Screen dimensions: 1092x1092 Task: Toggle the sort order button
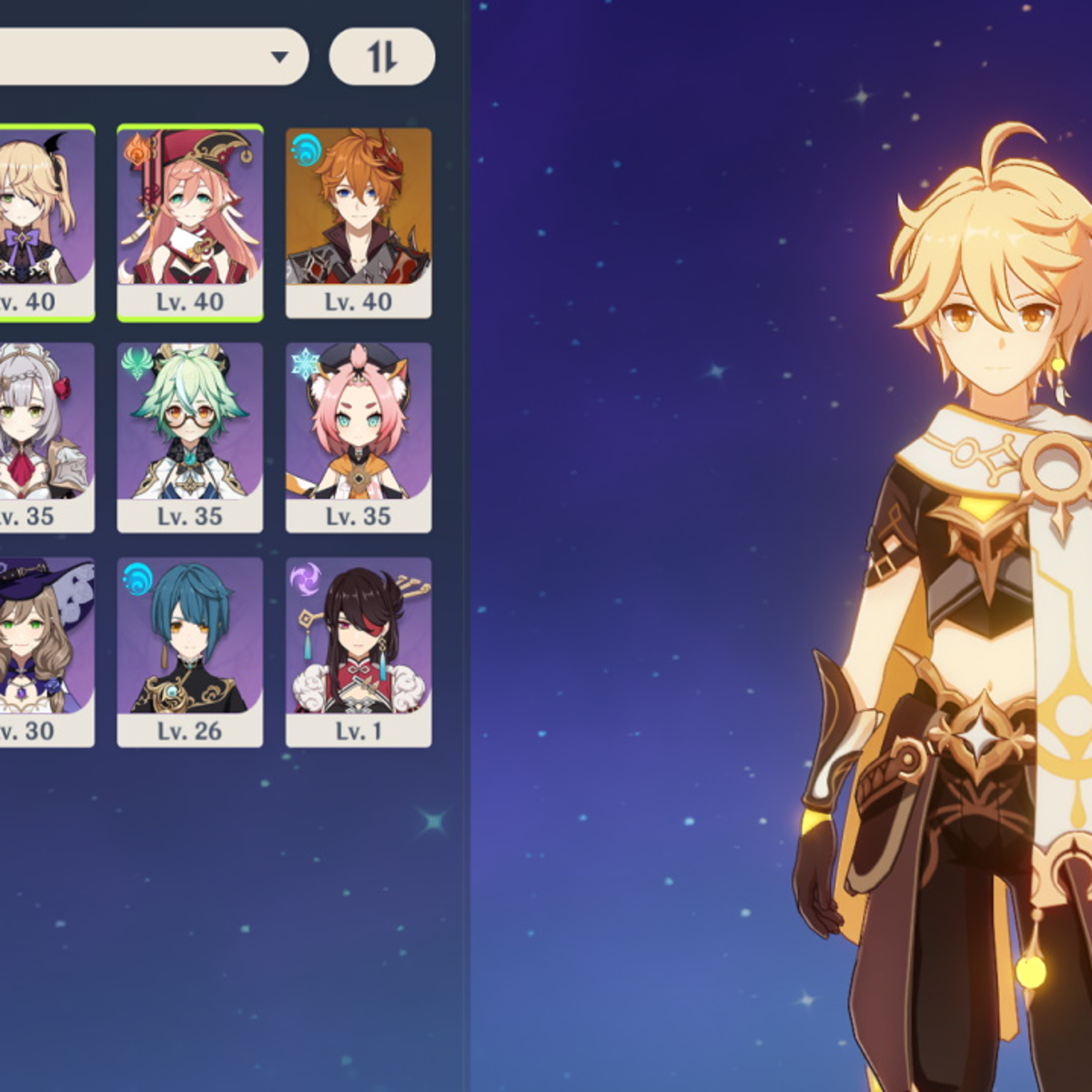pos(381,57)
